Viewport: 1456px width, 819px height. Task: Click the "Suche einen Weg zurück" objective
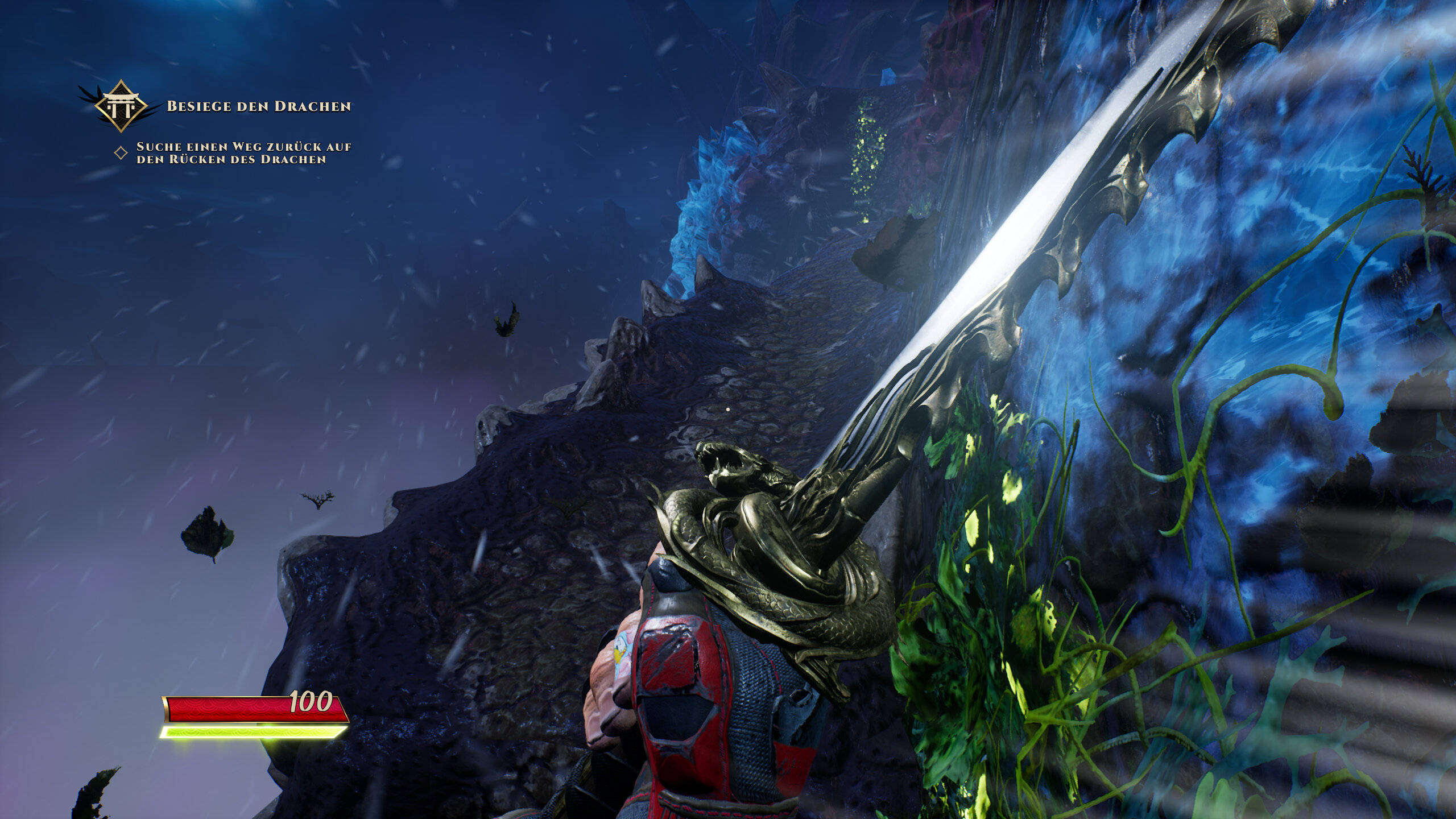click(243, 153)
